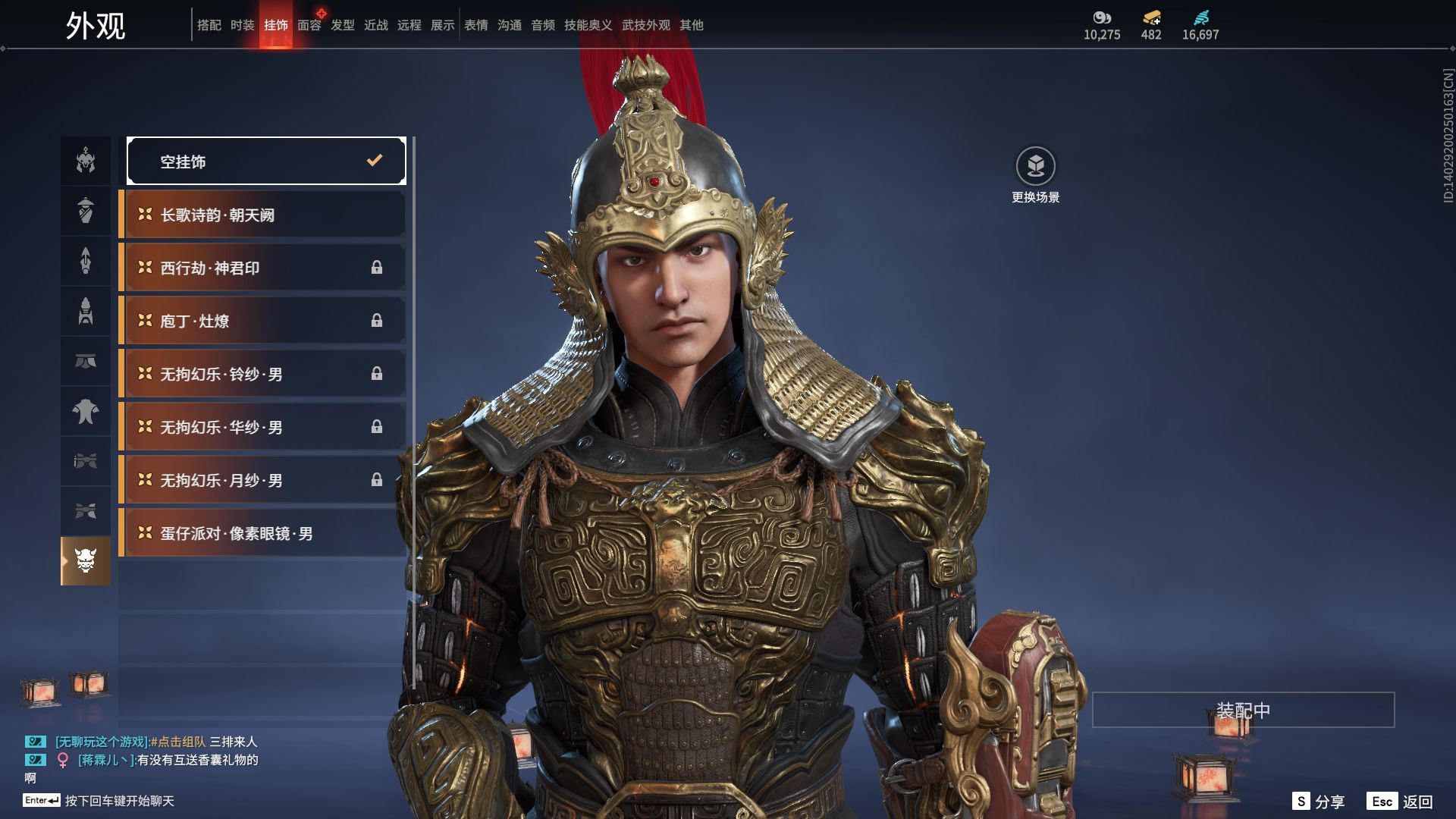1456x819 pixels.
Task: Choose the 空挂饰 entry
Action: point(266,161)
